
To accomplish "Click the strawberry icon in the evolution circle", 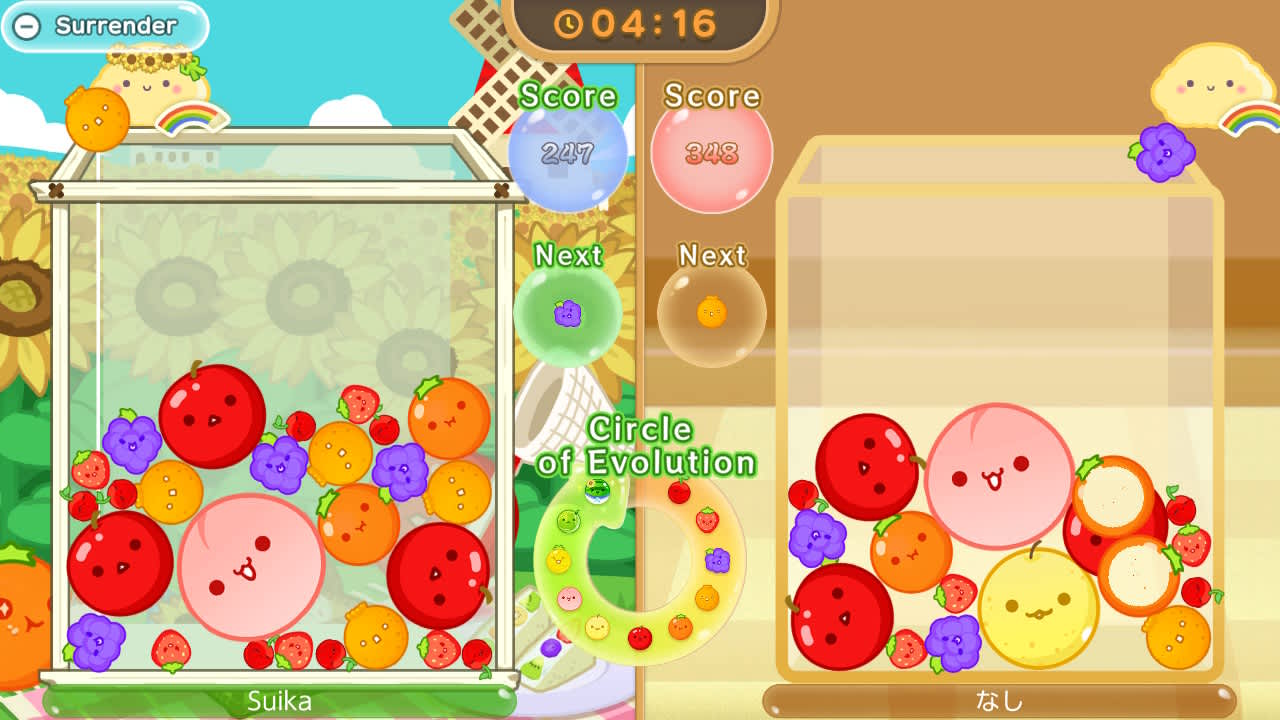I will coord(710,518).
